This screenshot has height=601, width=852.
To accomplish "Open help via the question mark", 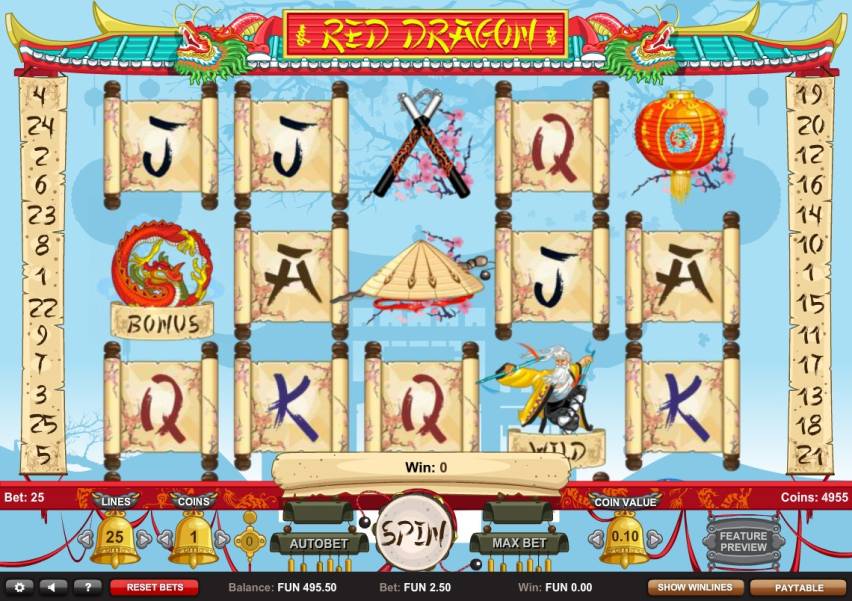I will pyautogui.click(x=87, y=588).
